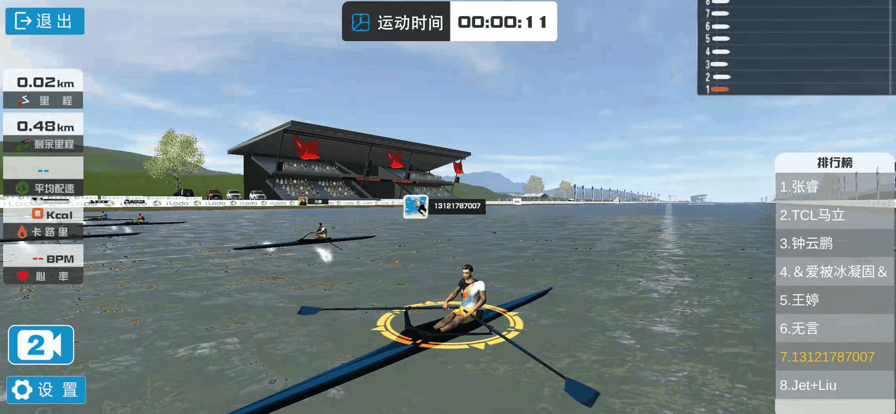
Task: Open the 设置 settings menu
Action: [46, 390]
